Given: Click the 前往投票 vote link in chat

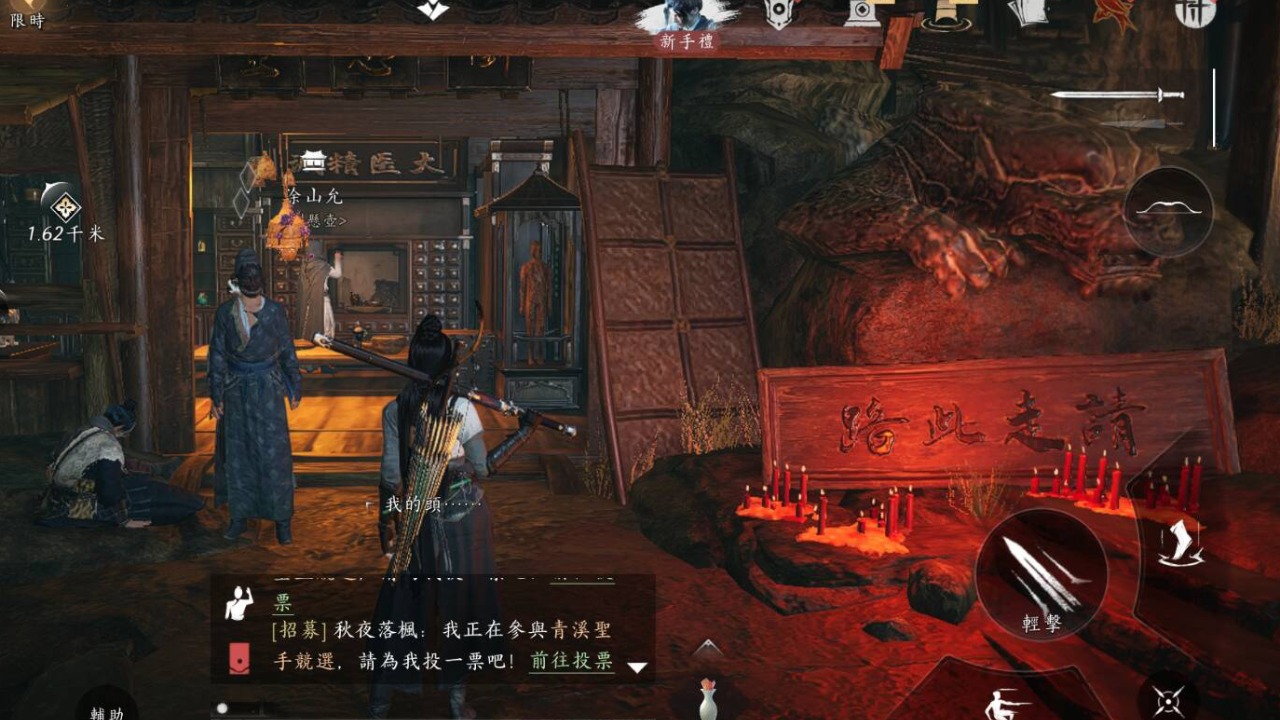Looking at the screenshot, I should [x=571, y=661].
